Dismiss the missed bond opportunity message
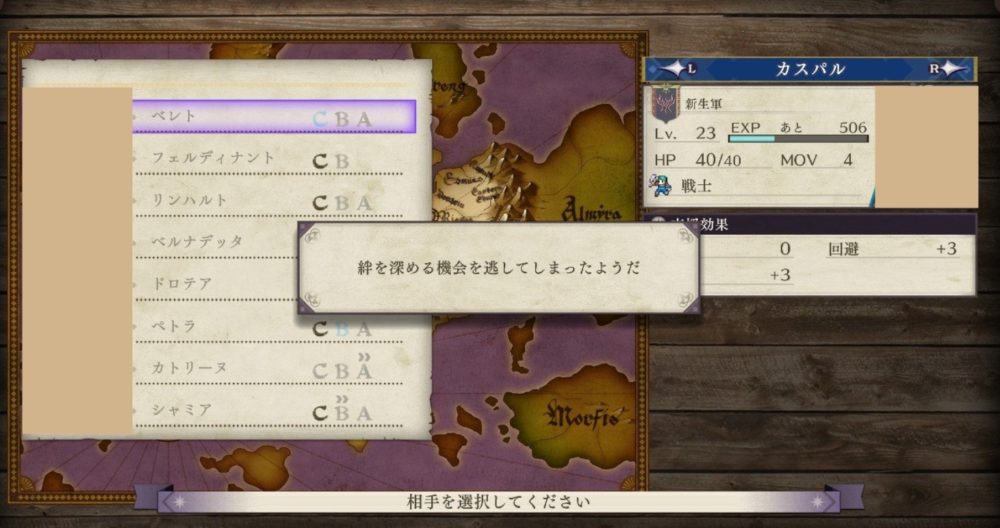Image resolution: width=1000 pixels, height=528 pixels. 498,268
